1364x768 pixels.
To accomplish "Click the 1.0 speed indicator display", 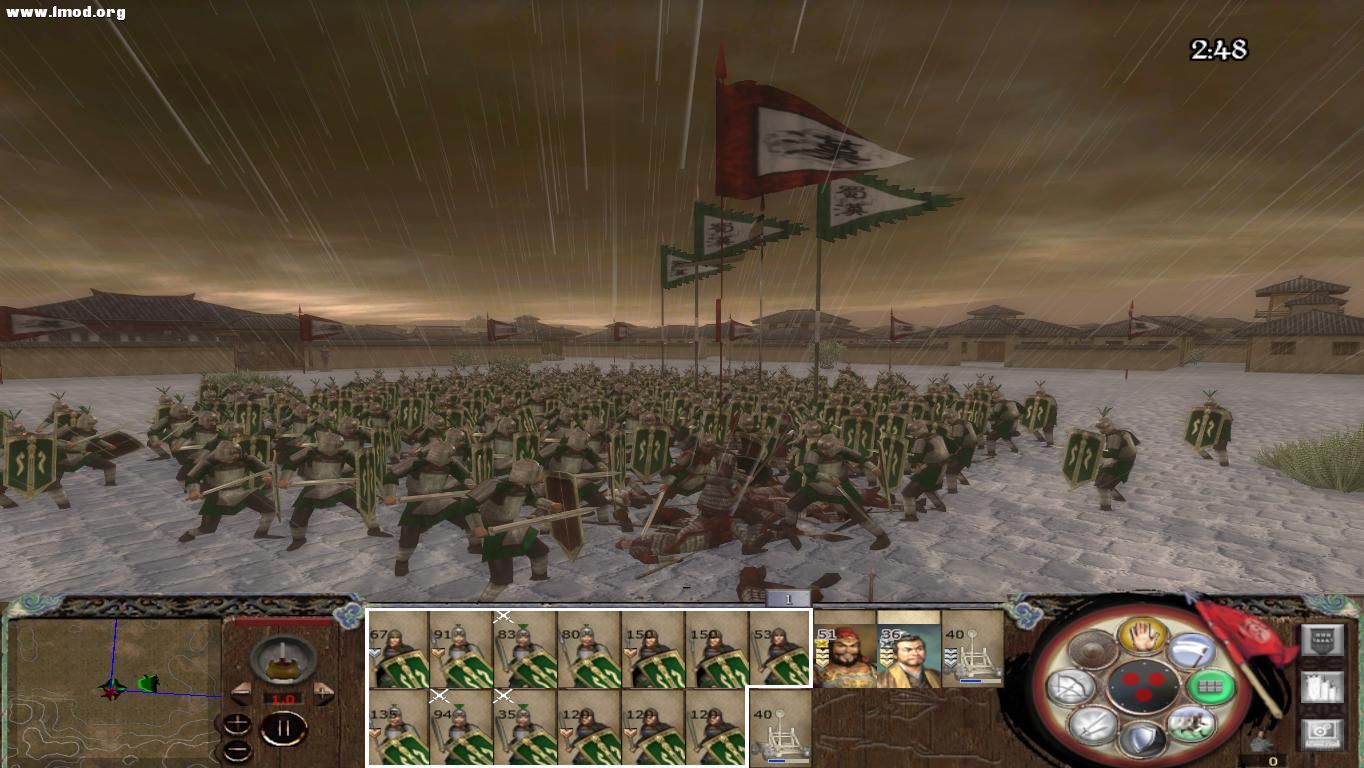I will (x=282, y=699).
